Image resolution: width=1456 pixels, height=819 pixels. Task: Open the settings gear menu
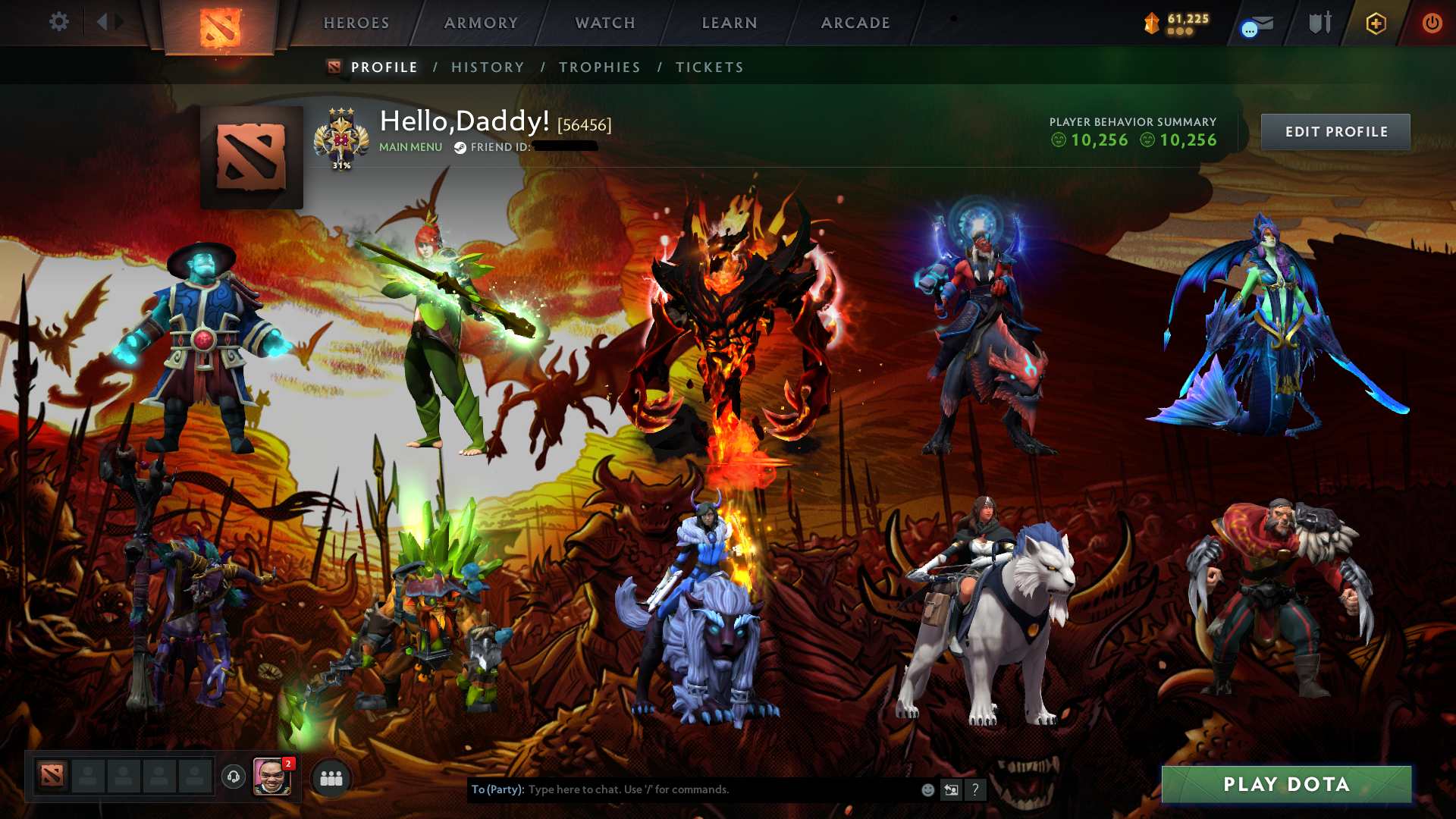pos(59,22)
